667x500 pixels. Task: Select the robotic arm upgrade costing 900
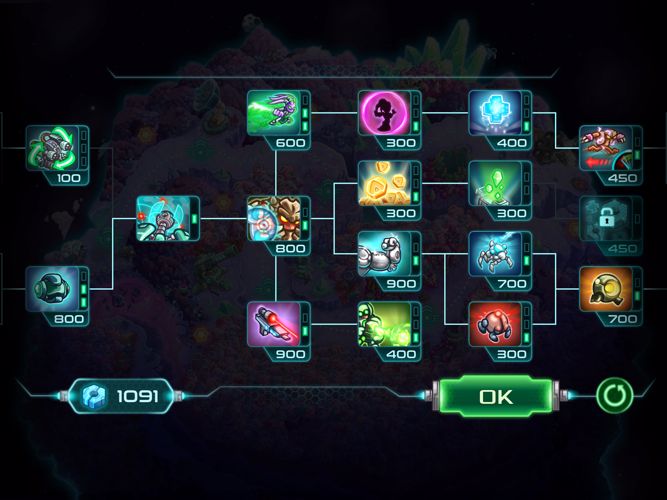tap(384, 254)
